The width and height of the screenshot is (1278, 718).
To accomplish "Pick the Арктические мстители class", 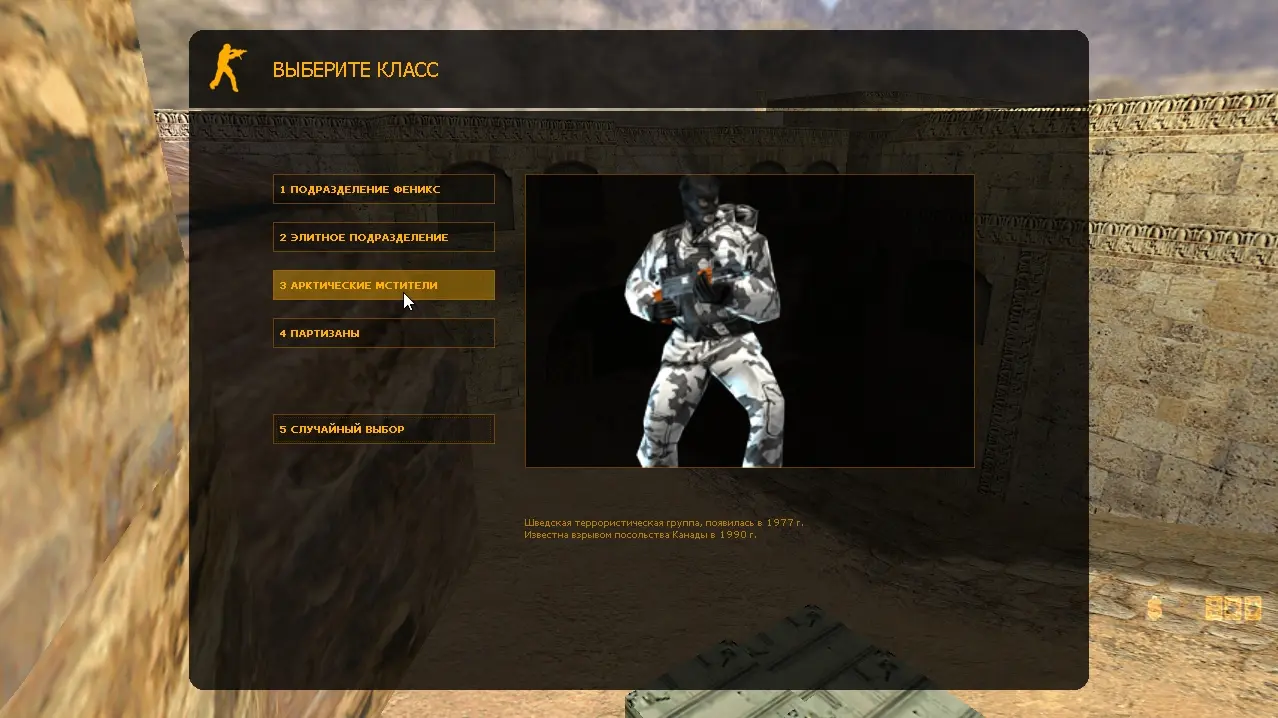I will point(383,285).
